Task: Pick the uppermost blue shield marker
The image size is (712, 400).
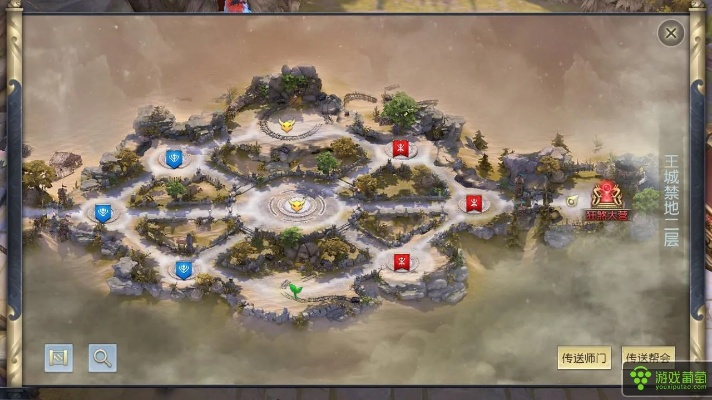Action: coord(174,158)
